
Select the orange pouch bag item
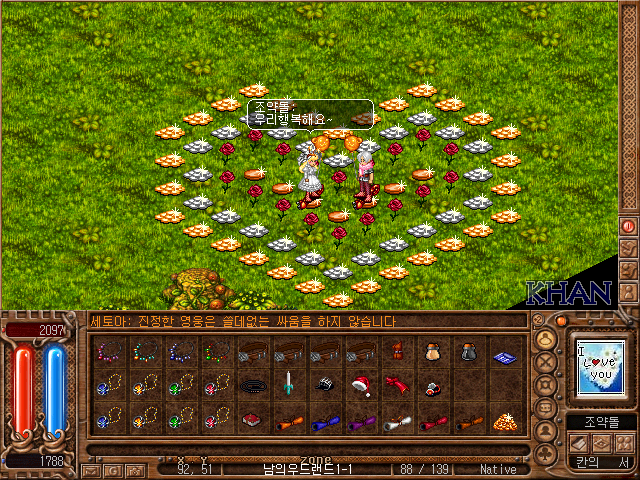coord(432,352)
